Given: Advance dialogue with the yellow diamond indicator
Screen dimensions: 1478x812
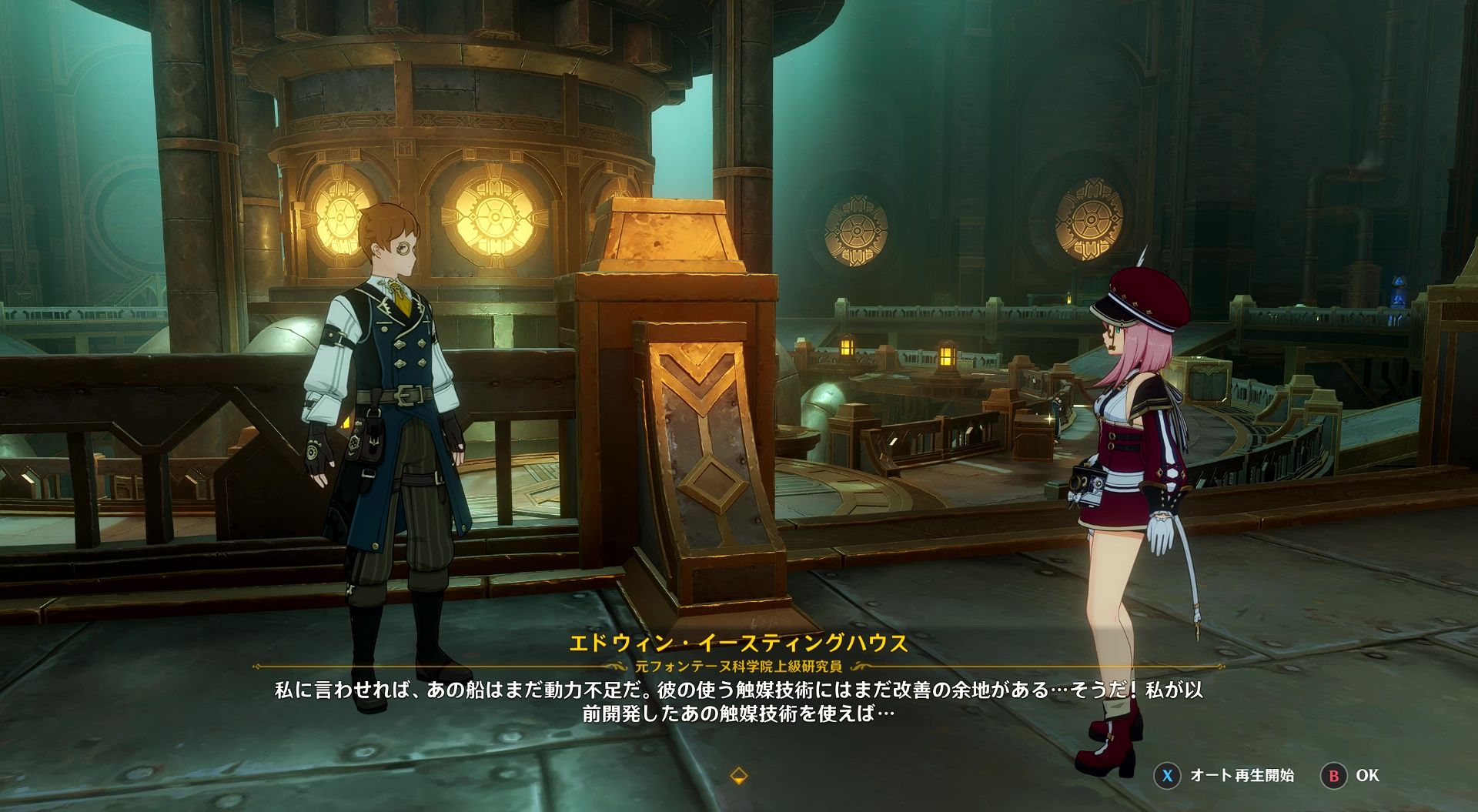Looking at the screenshot, I should coord(738,775).
